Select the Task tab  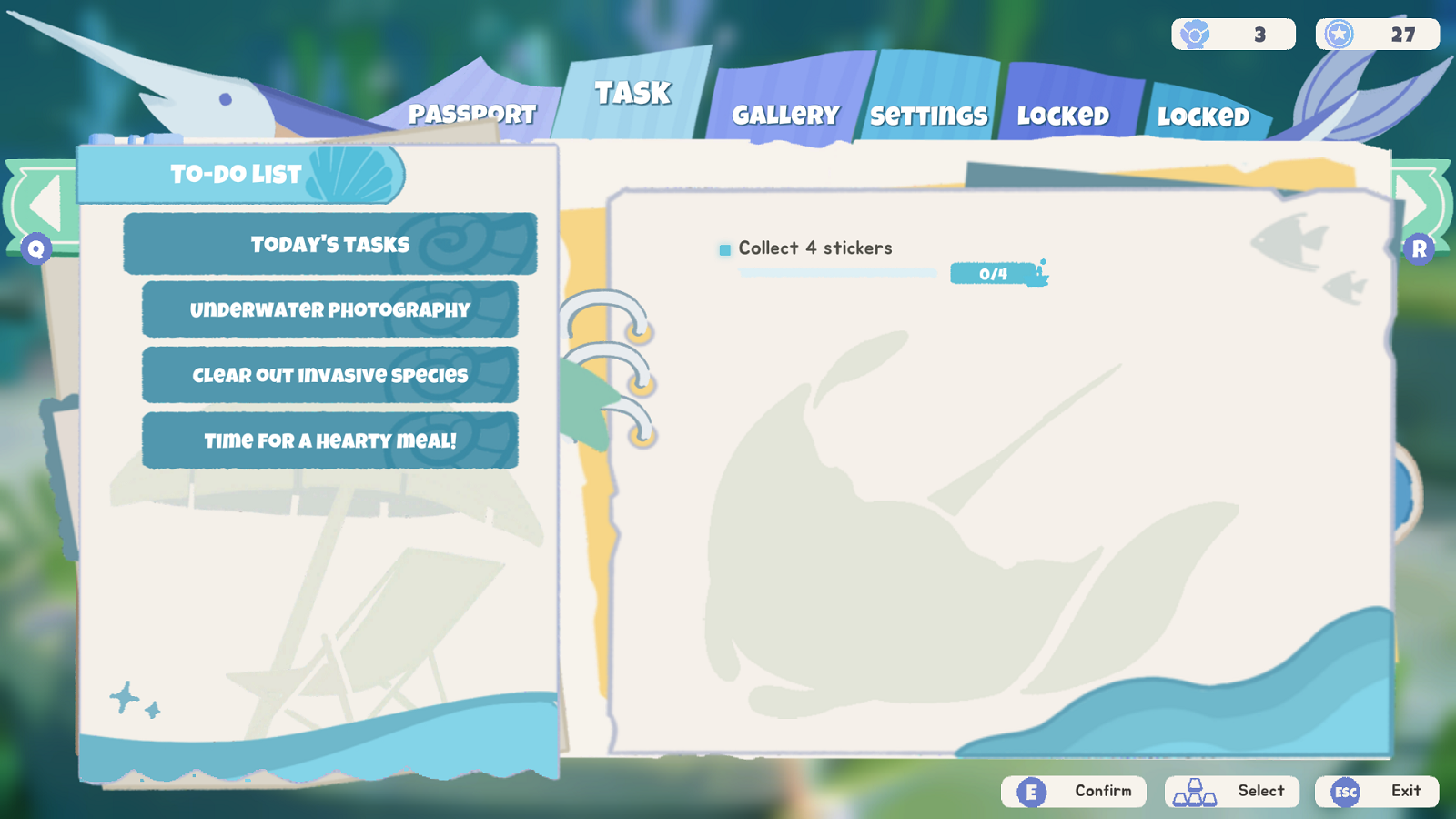[632, 93]
